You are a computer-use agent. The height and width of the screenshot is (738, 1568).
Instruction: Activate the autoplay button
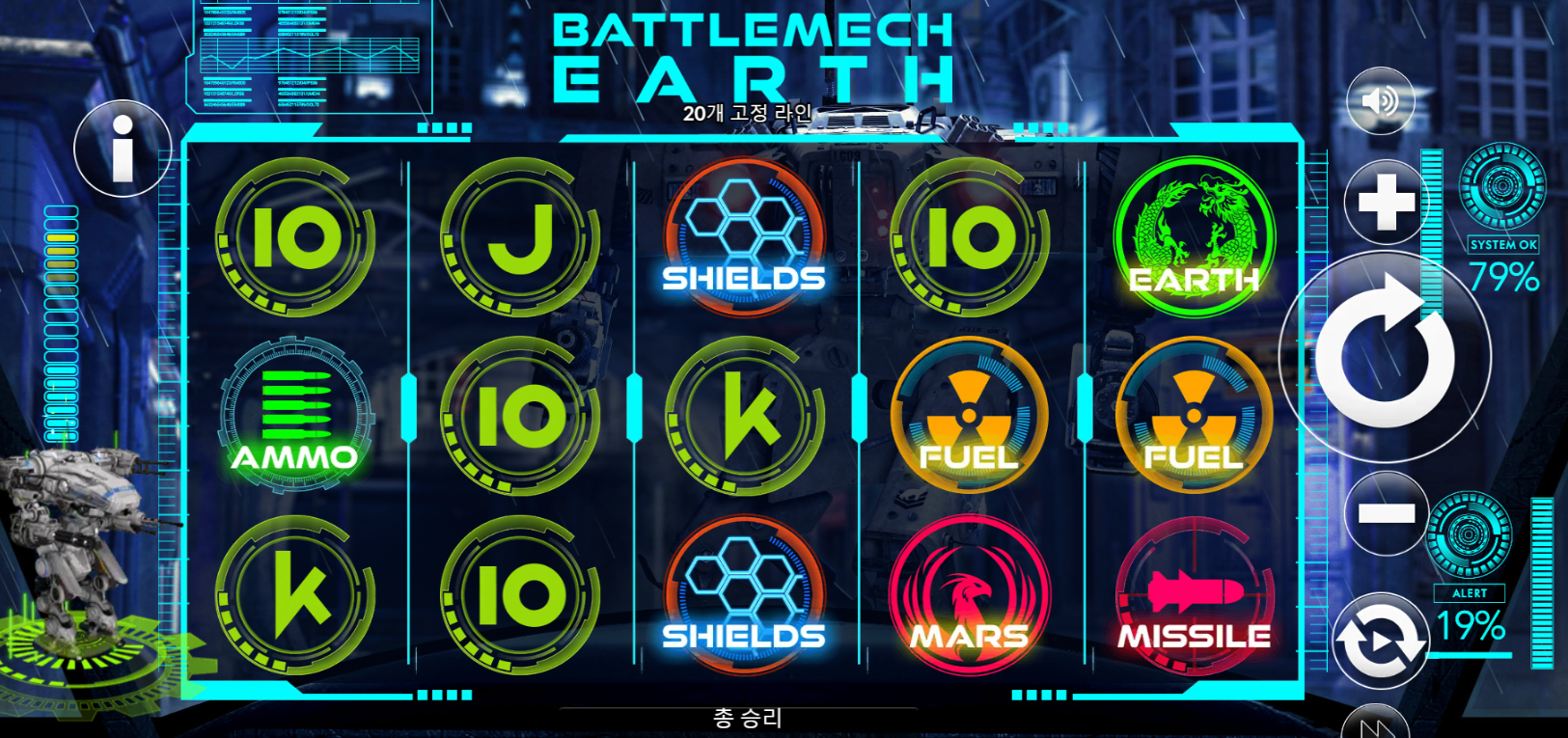(x=1381, y=641)
